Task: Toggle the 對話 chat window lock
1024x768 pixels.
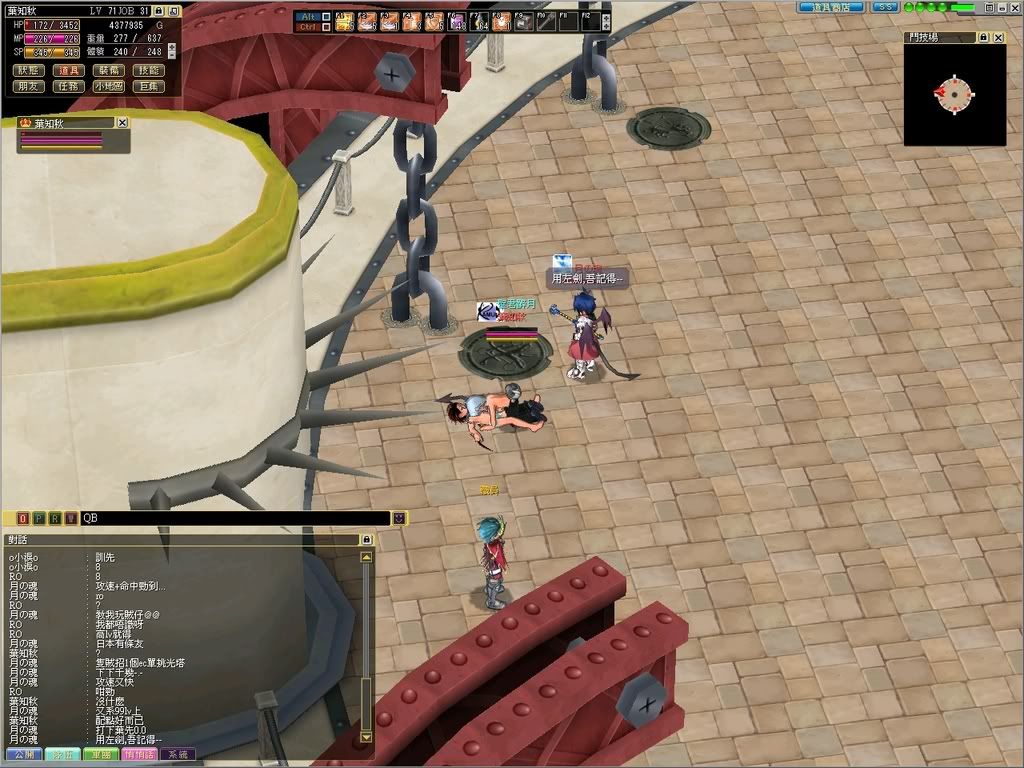Action: click(x=366, y=539)
